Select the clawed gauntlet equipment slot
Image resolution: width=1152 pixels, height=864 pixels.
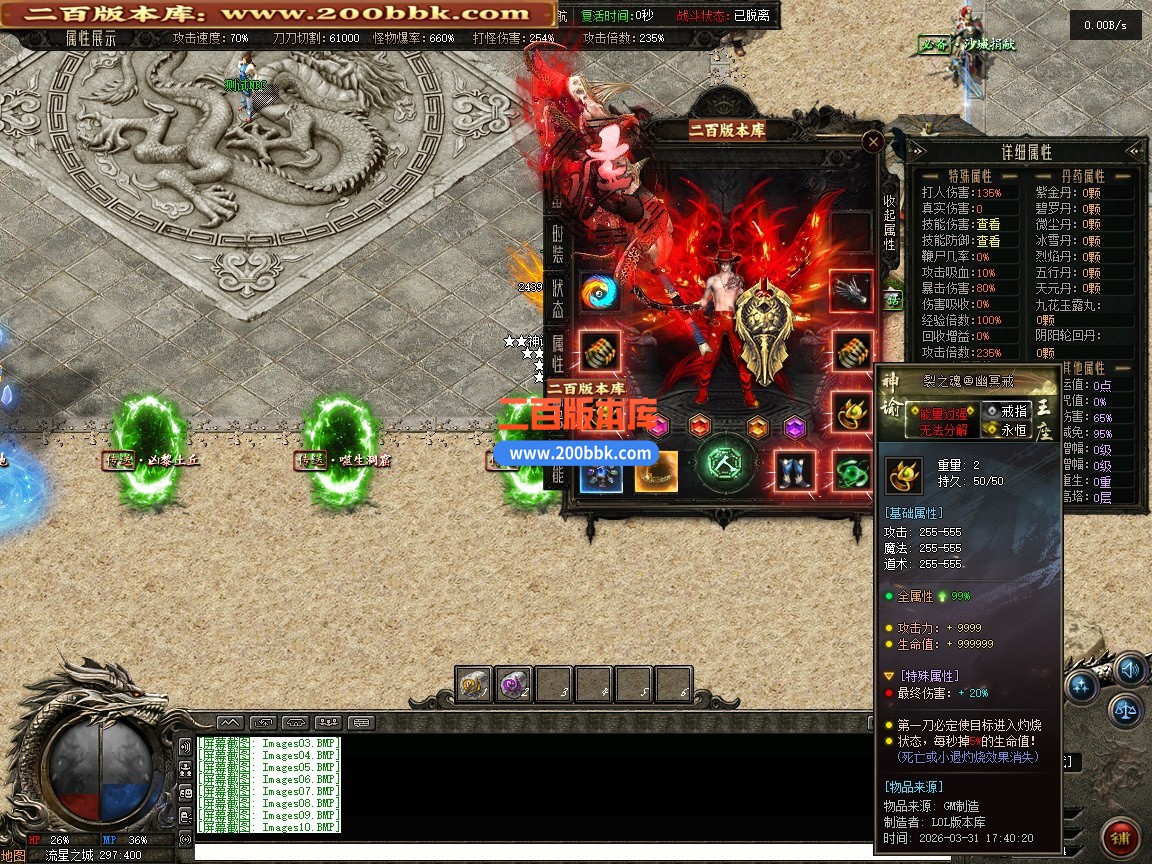851,292
